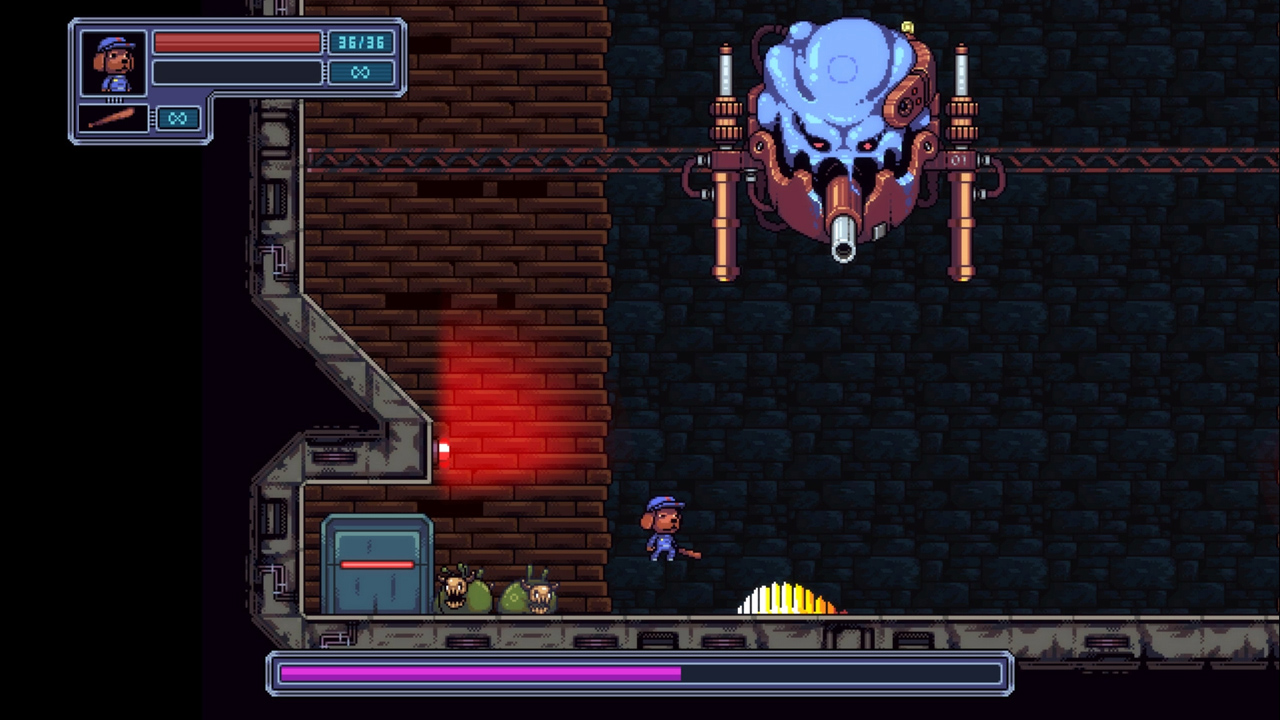Click the magenta boss health bar

(480, 673)
